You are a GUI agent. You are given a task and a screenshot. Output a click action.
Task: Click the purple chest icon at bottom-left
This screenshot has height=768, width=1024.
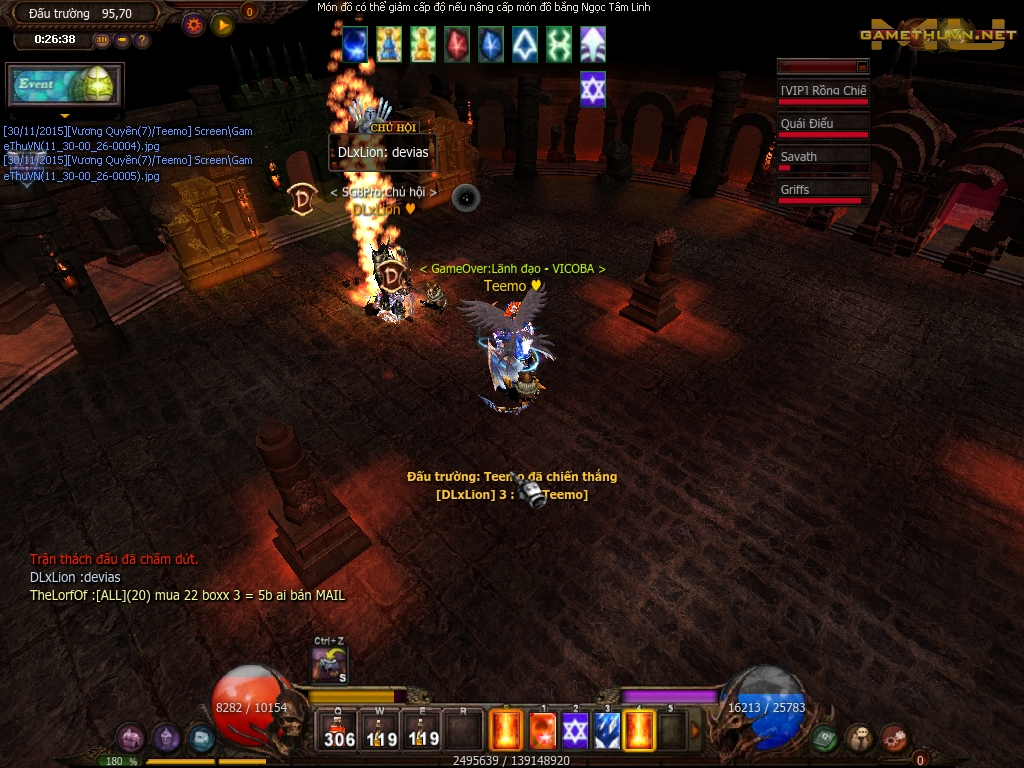[130, 739]
